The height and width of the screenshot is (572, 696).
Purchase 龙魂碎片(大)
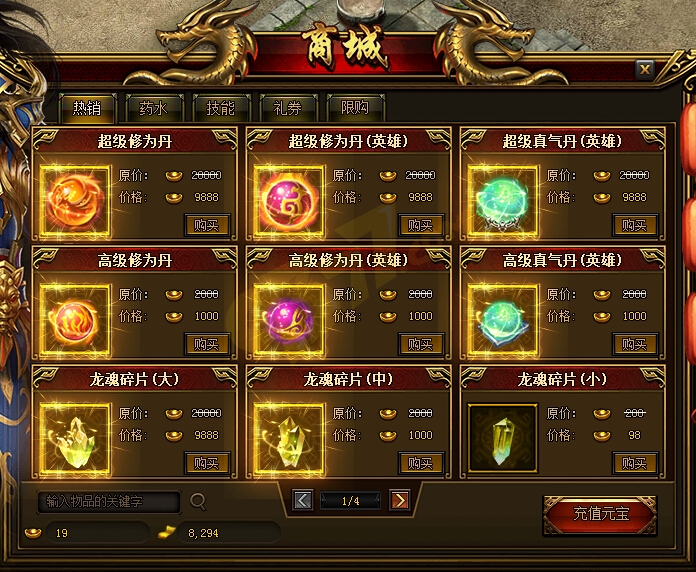click(x=207, y=463)
